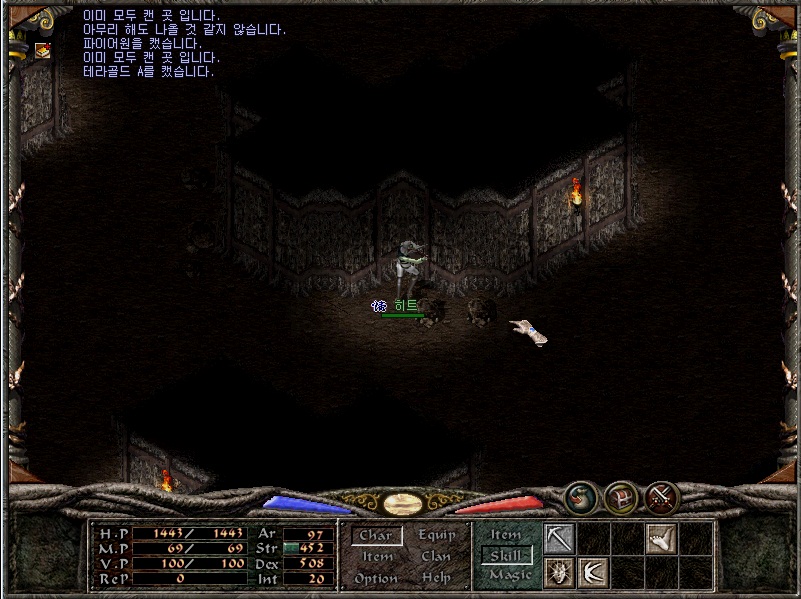The width and height of the screenshot is (801, 599).
Task: Select the Skill tab
Action: 509,555
